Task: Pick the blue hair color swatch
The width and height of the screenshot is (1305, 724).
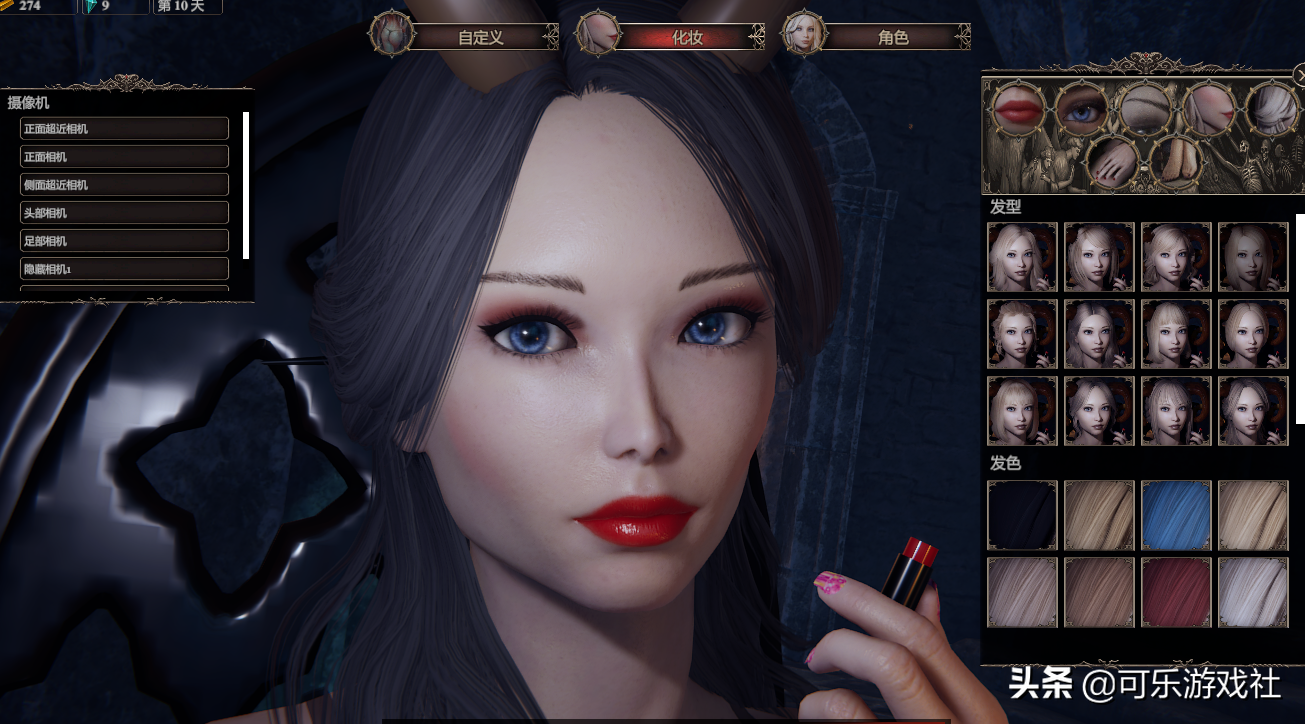Action: 1176,515
